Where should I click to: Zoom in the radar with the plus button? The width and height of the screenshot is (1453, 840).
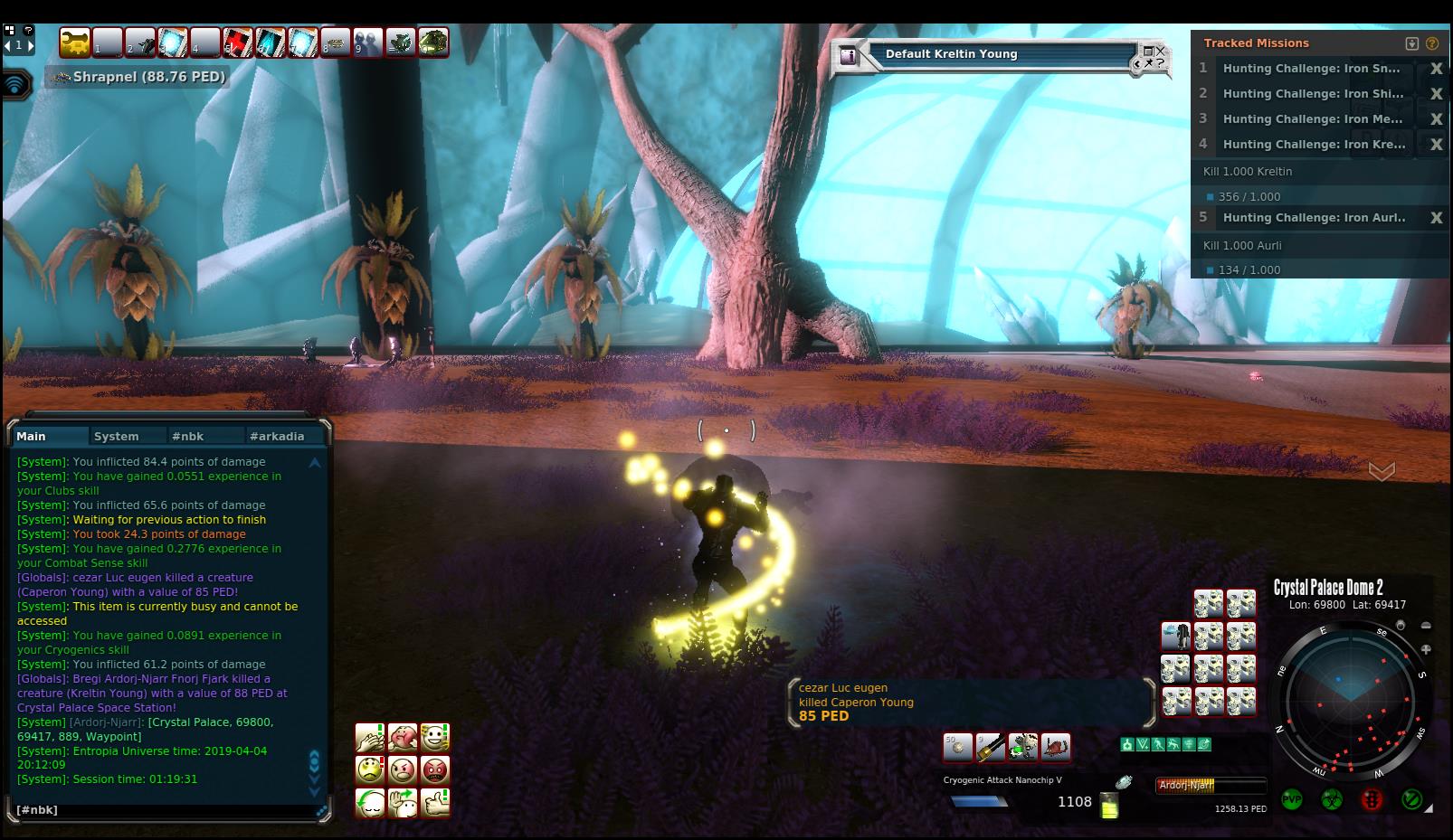1426,649
